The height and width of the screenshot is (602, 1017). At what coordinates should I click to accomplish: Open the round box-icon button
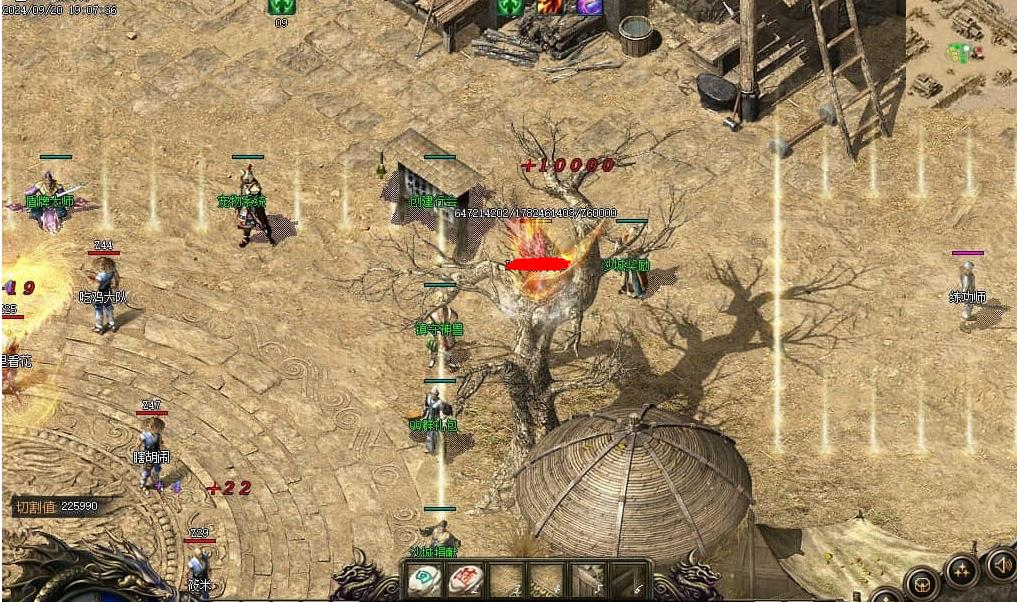921,584
